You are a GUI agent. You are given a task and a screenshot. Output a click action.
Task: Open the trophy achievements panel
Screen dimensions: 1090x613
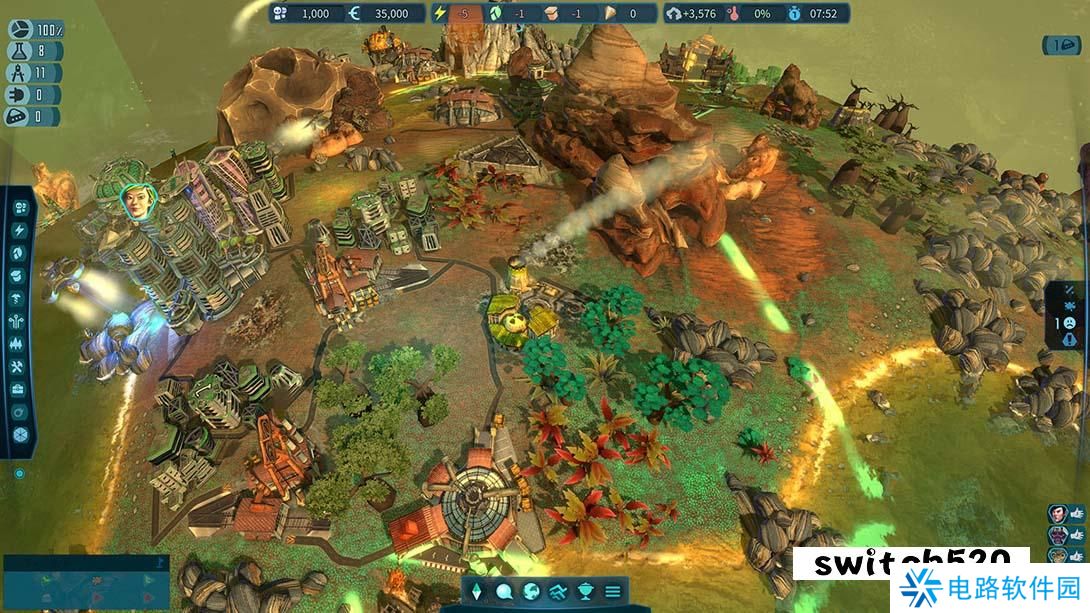[586, 591]
